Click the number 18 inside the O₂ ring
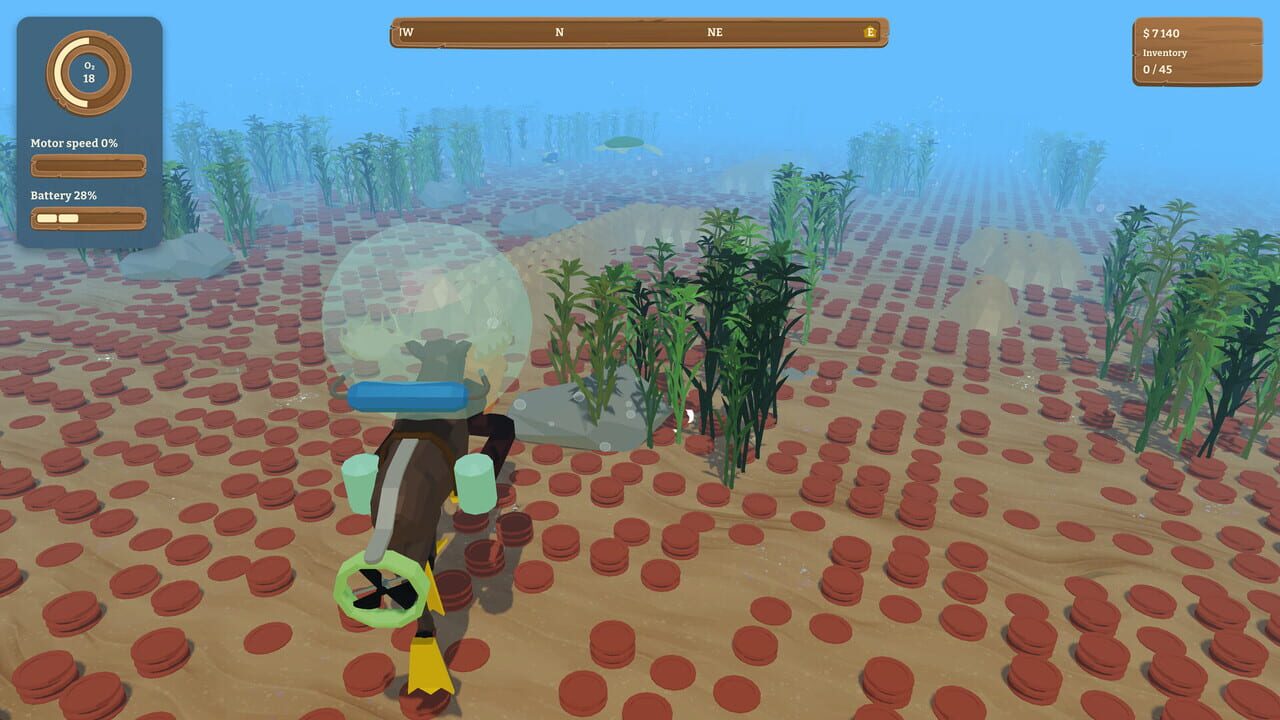This screenshot has width=1280, height=720. (88, 80)
